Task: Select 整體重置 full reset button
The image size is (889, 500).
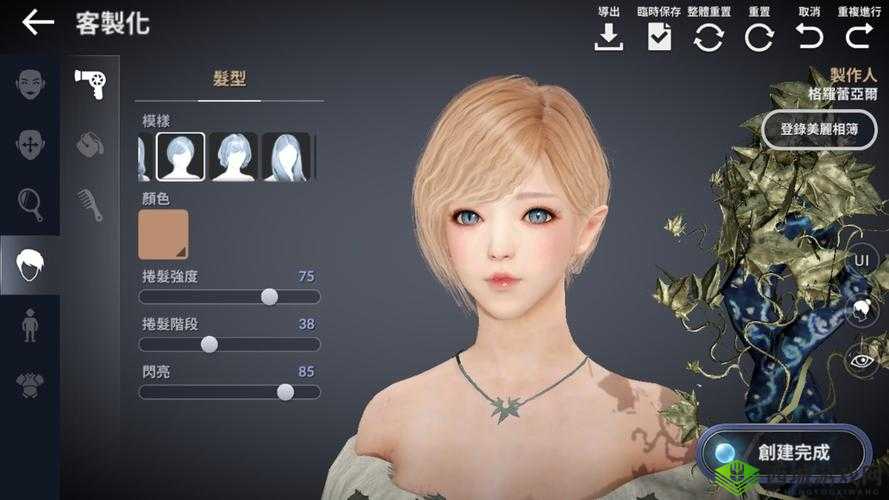Action: point(708,35)
